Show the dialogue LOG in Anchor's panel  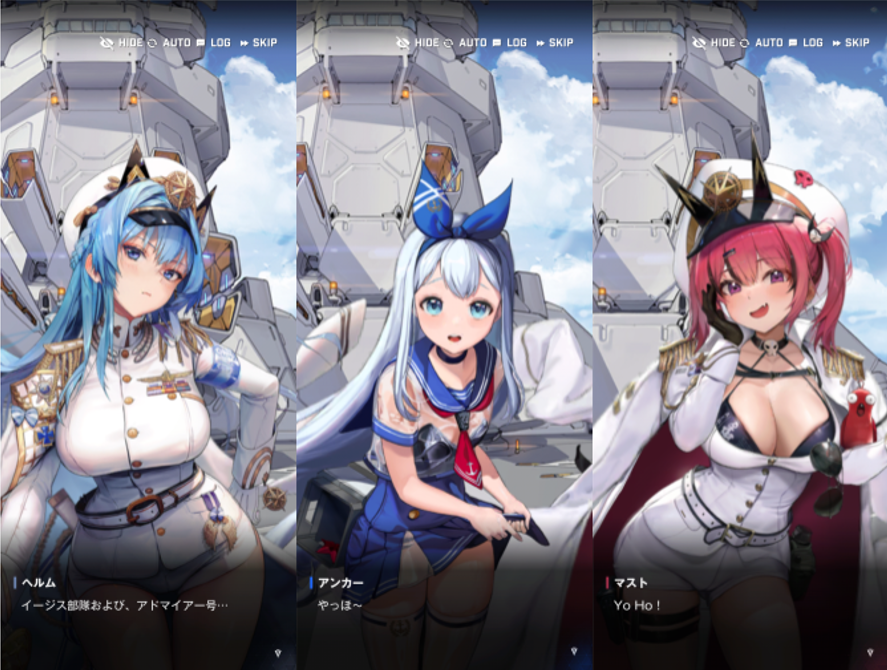509,42
